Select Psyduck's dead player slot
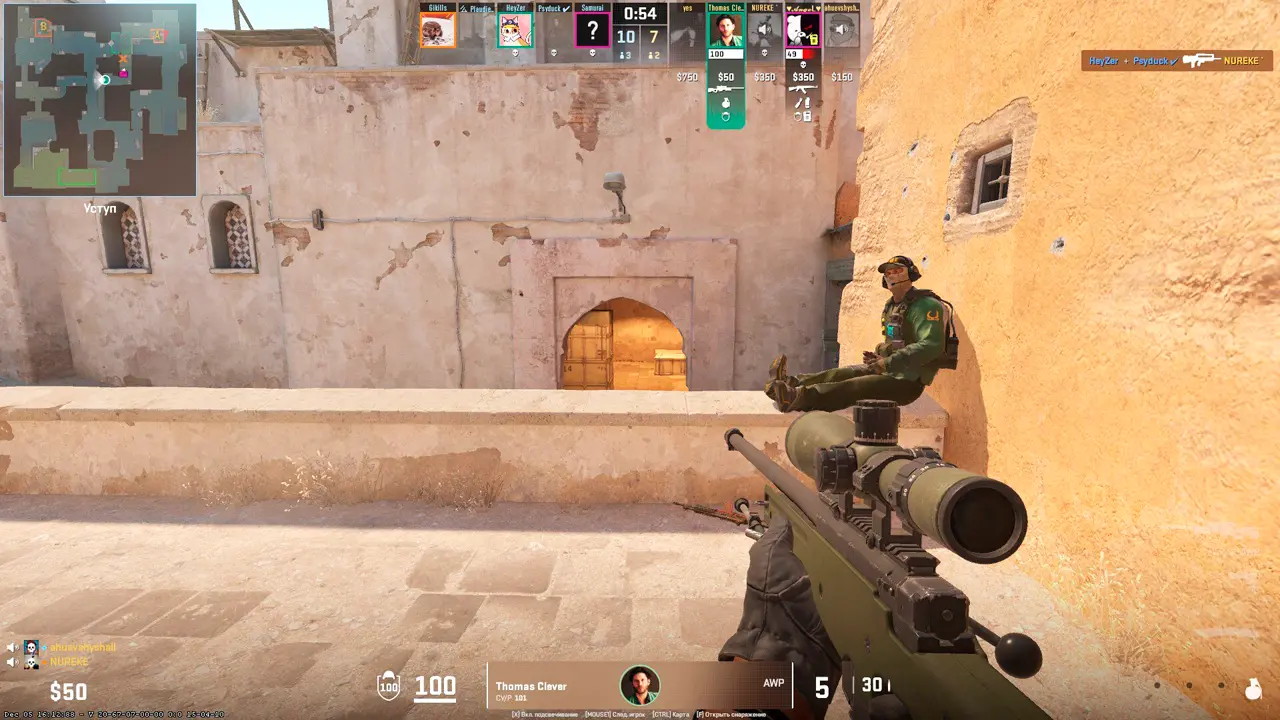1280x720 pixels. pos(554,30)
